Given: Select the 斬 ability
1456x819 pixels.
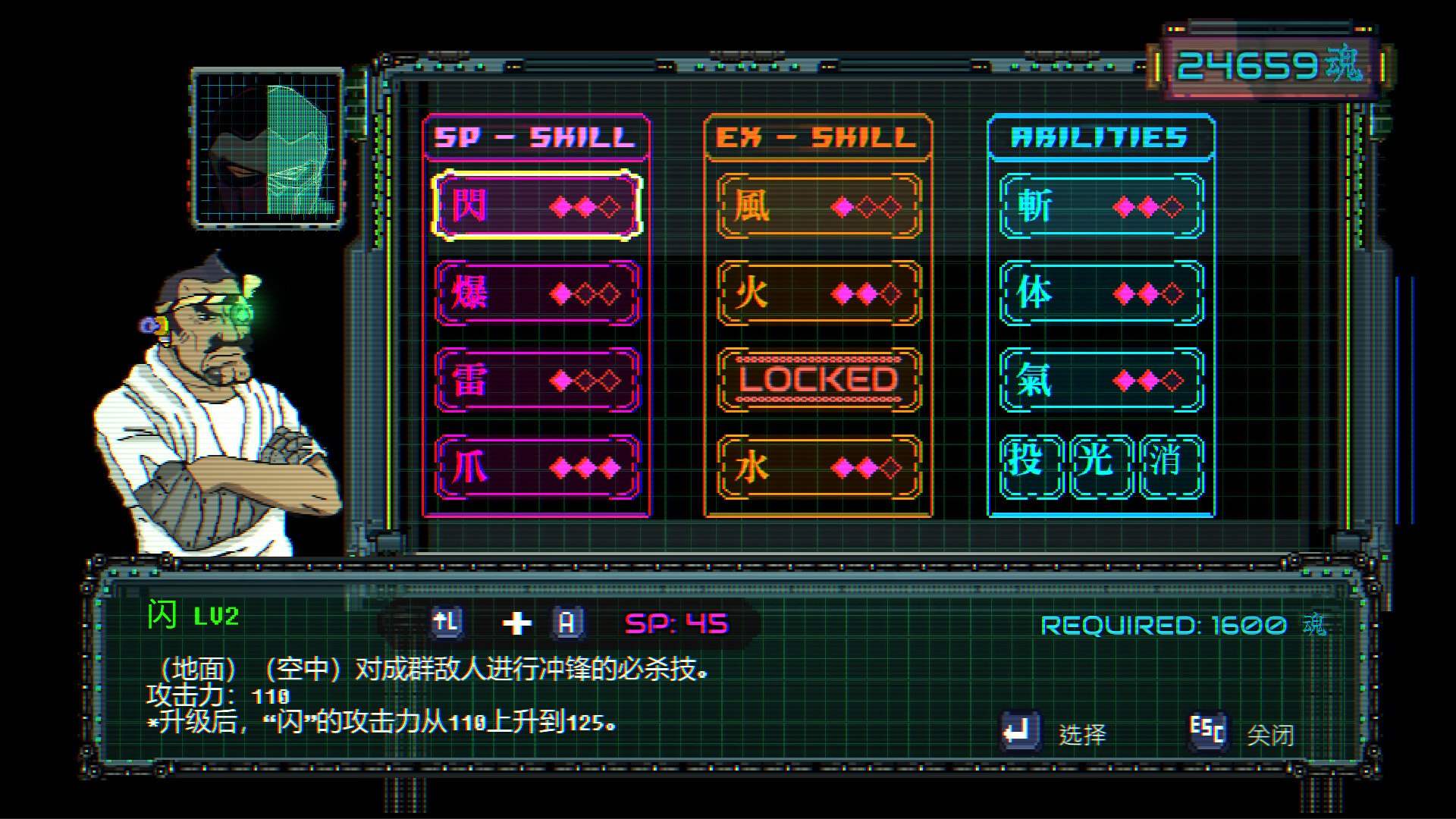Looking at the screenshot, I should pos(1098,206).
